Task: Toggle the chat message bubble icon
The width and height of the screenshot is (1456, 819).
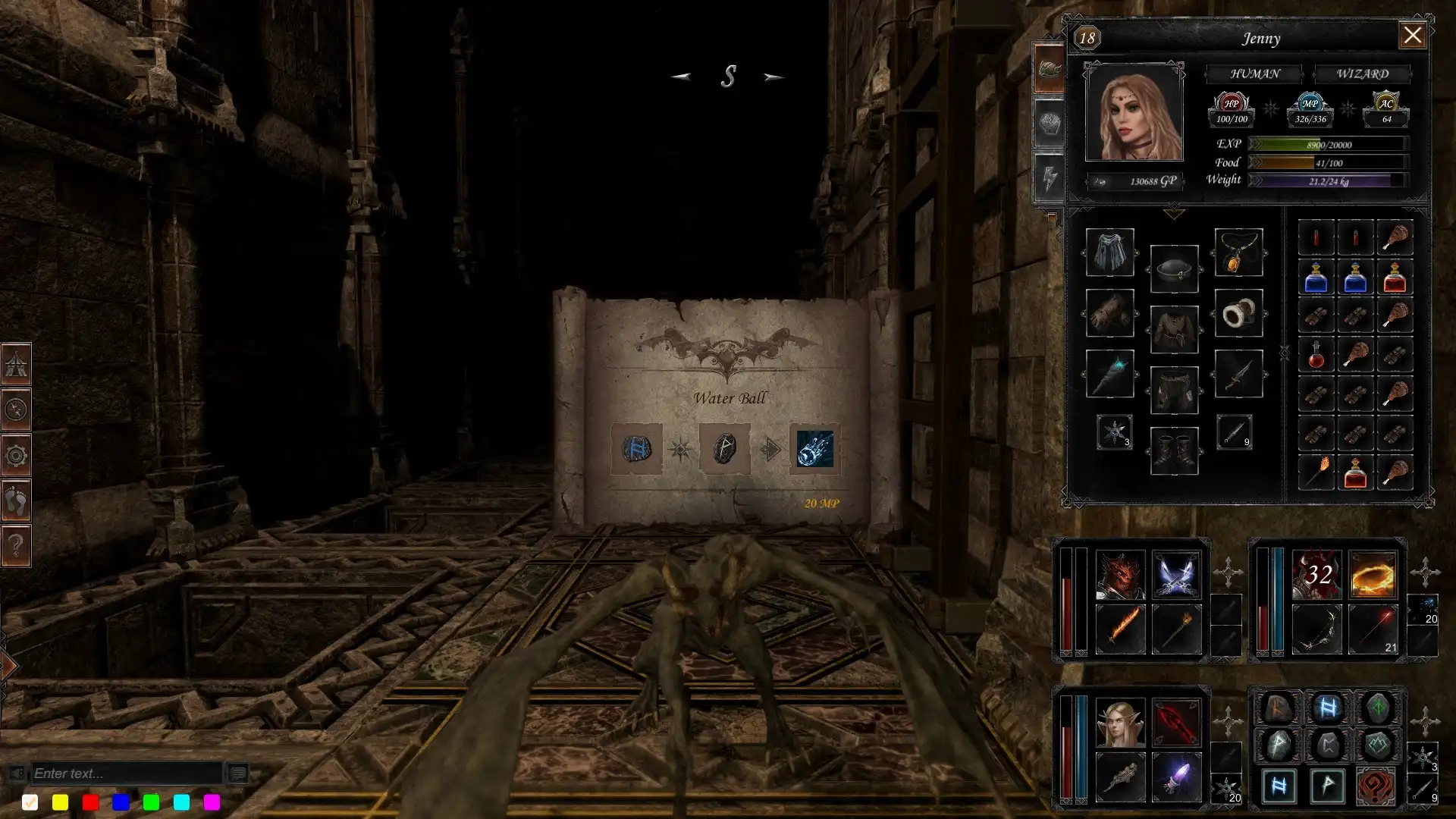Action: (x=238, y=773)
